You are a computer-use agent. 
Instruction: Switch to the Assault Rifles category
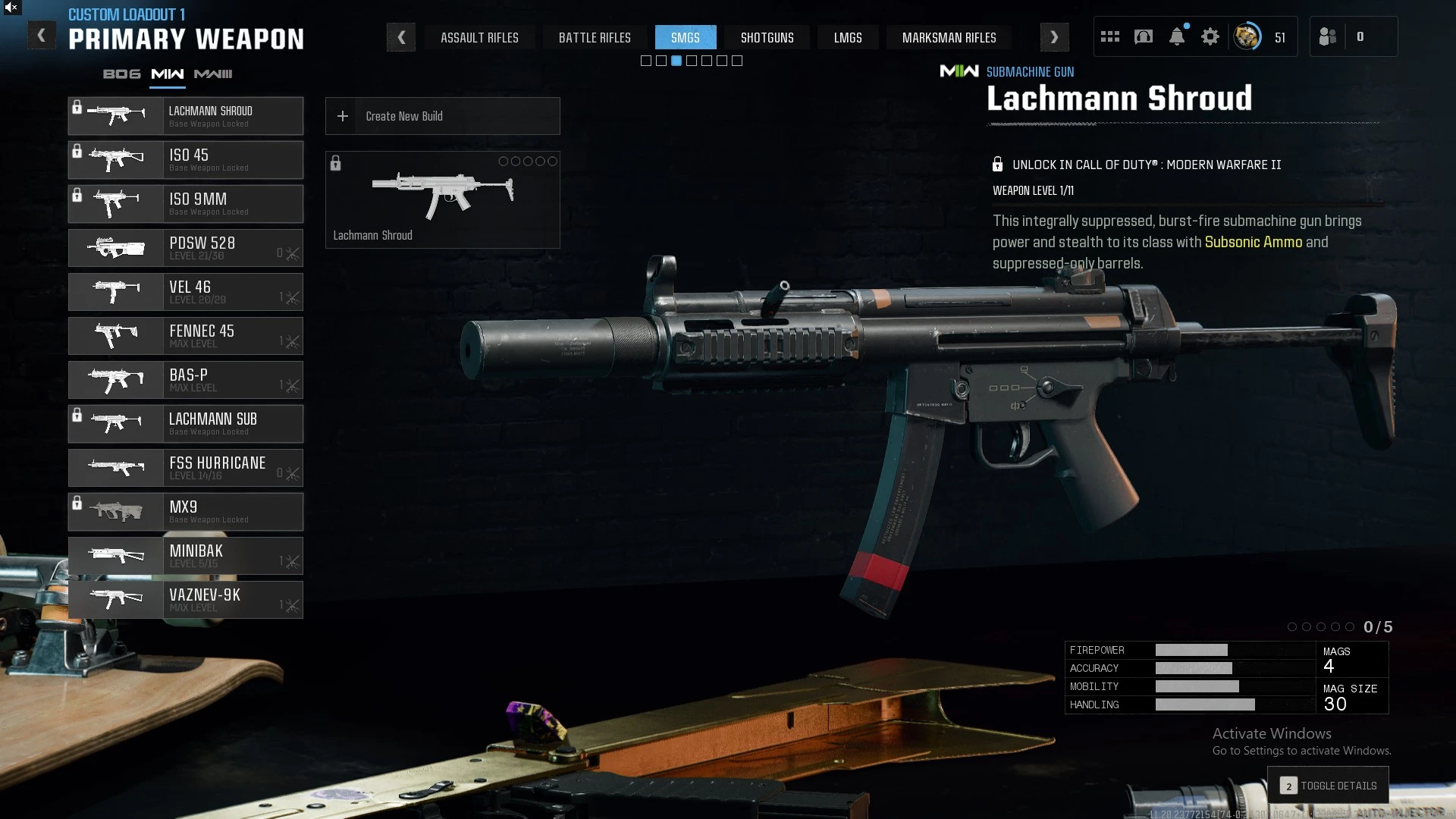[x=479, y=37]
